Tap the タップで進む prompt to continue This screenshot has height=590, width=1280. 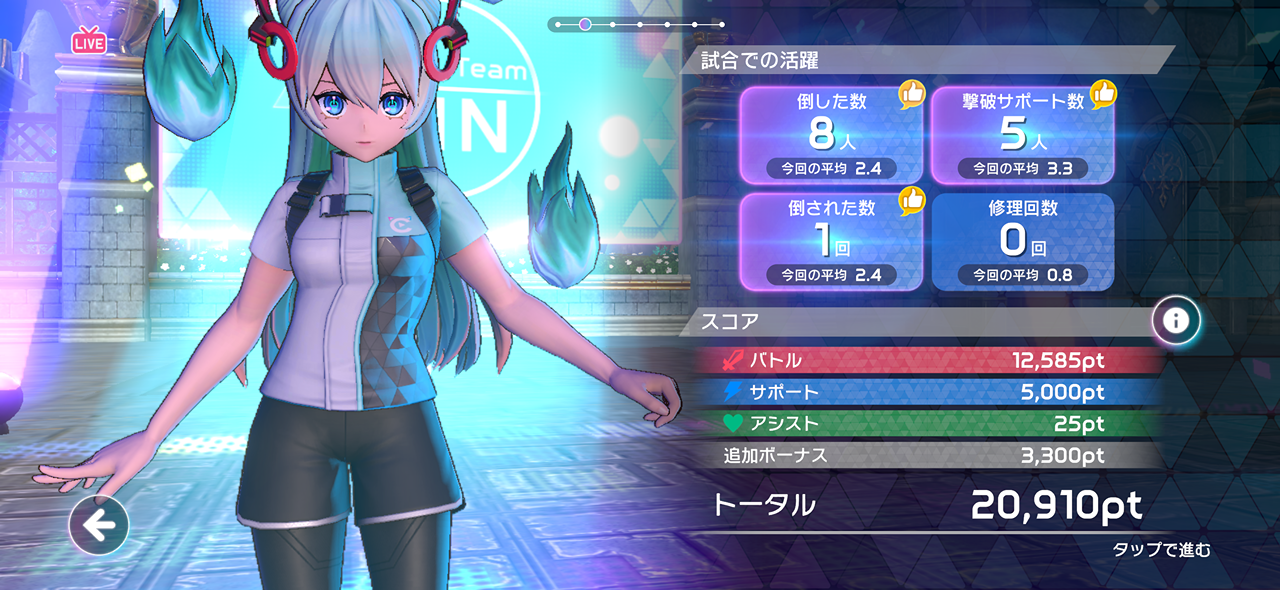tap(1161, 549)
